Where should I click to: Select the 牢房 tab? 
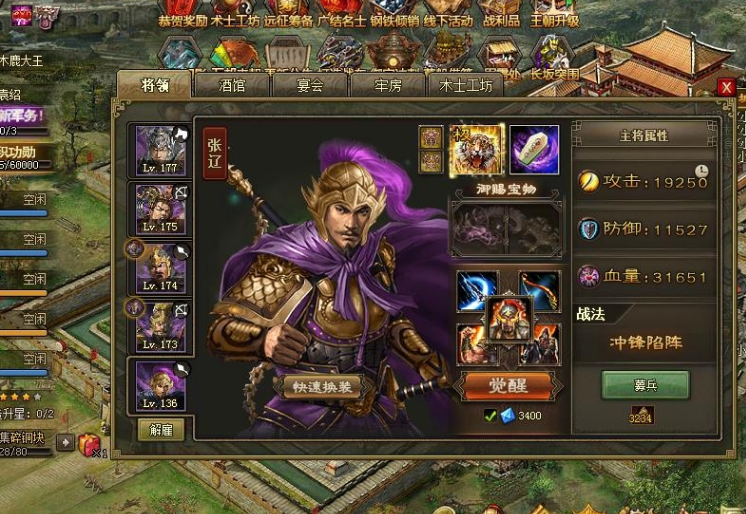click(x=387, y=86)
